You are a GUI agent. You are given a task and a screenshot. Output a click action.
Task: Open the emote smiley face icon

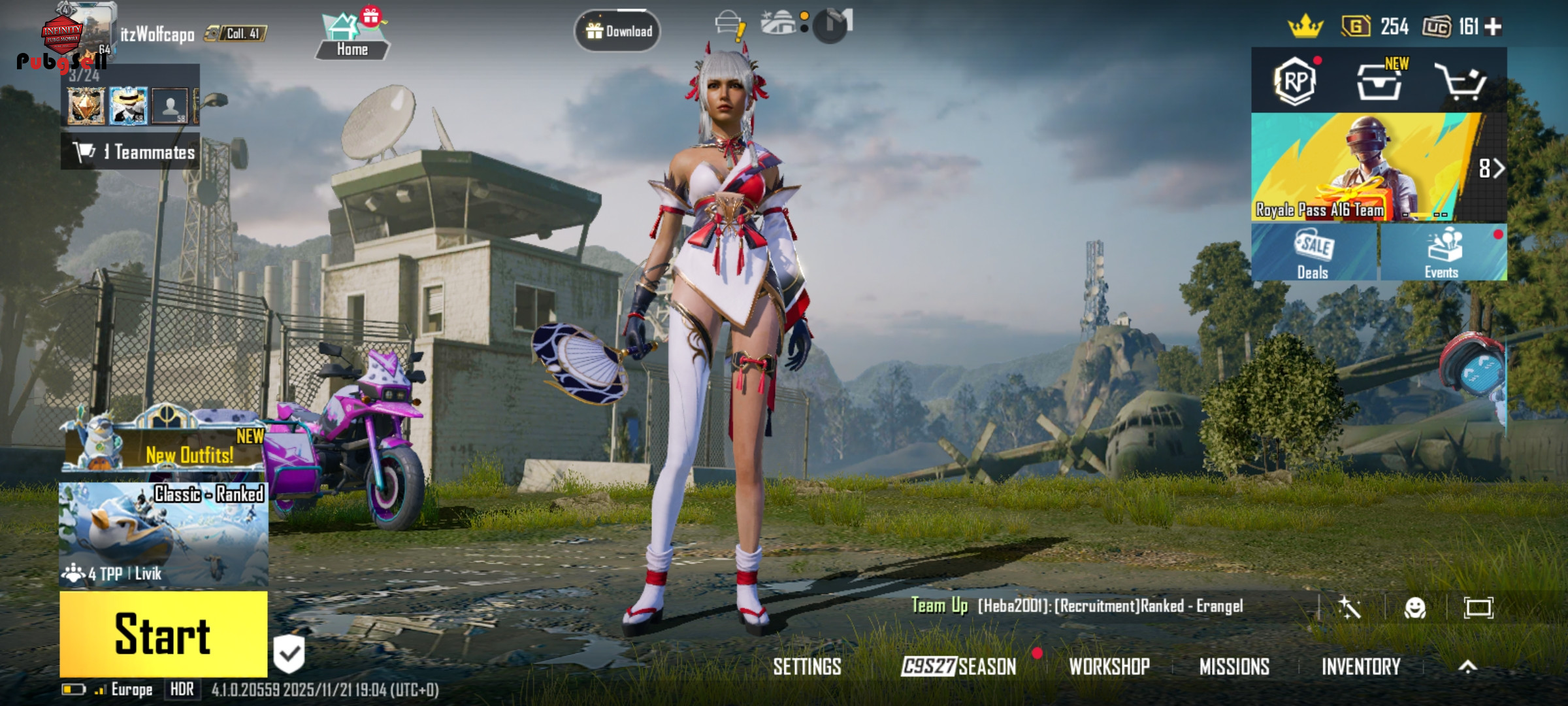click(x=1415, y=608)
